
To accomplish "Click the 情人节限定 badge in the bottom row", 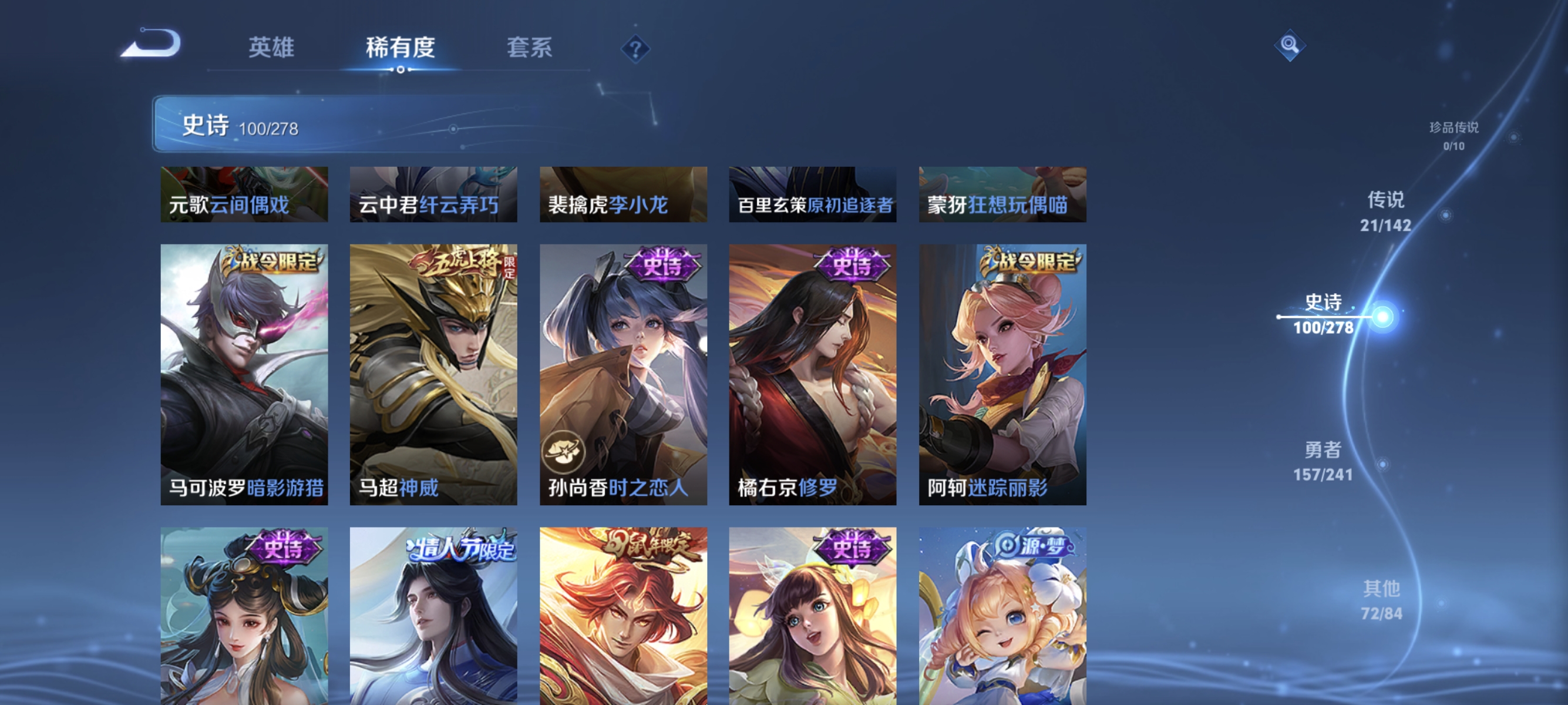I will [460, 548].
